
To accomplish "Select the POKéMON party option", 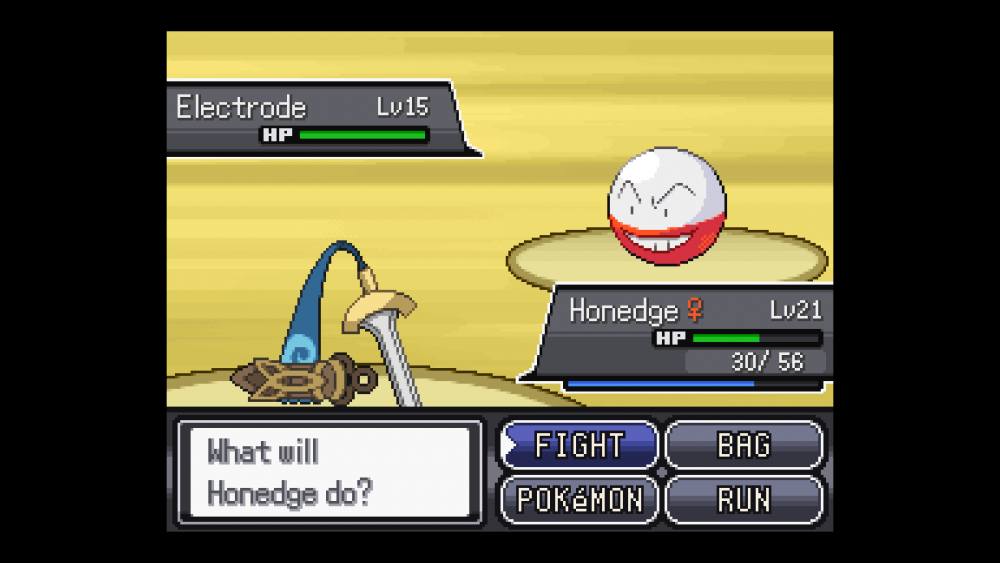I will [579, 498].
